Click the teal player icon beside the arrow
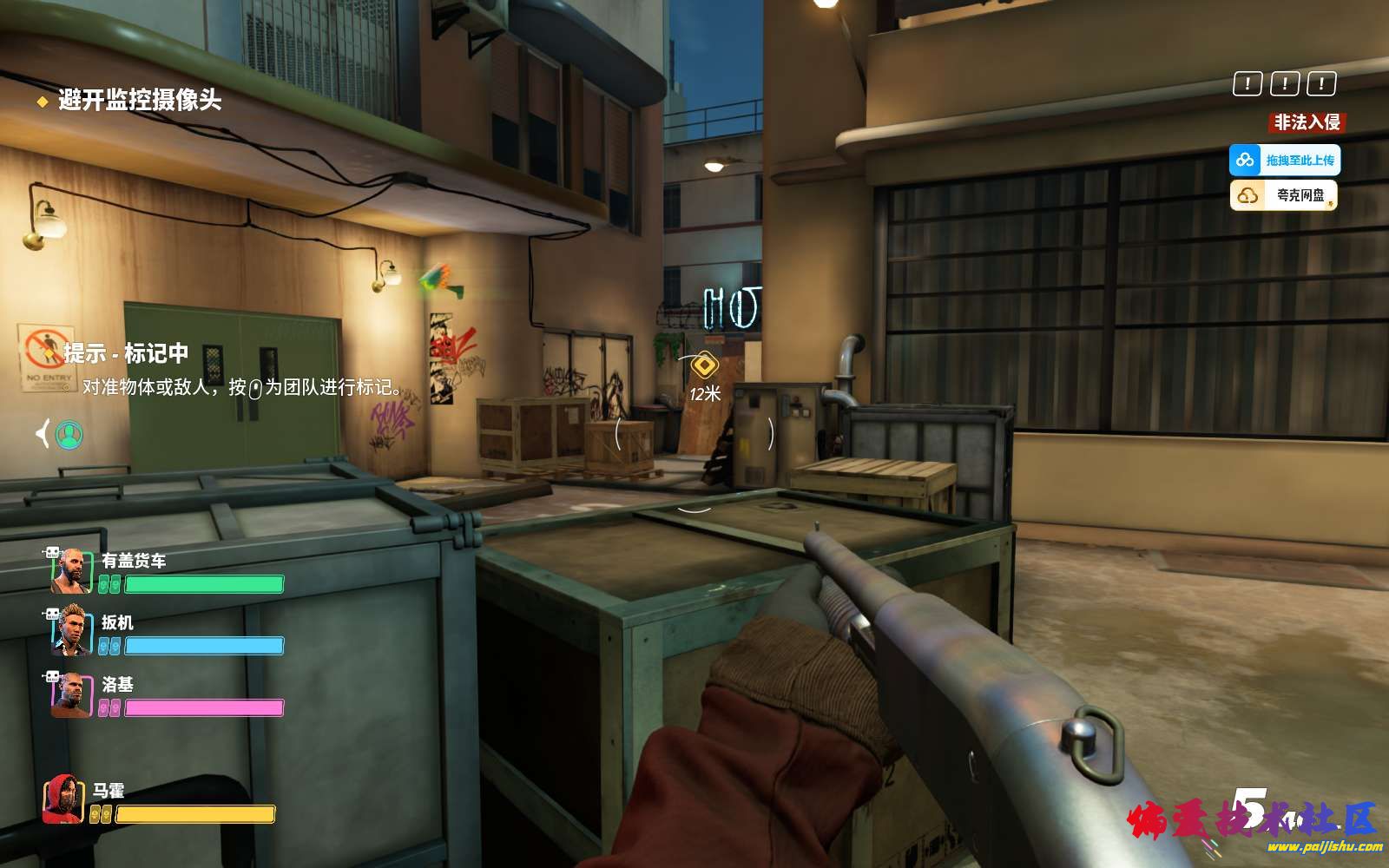The image size is (1389, 868). [69, 433]
